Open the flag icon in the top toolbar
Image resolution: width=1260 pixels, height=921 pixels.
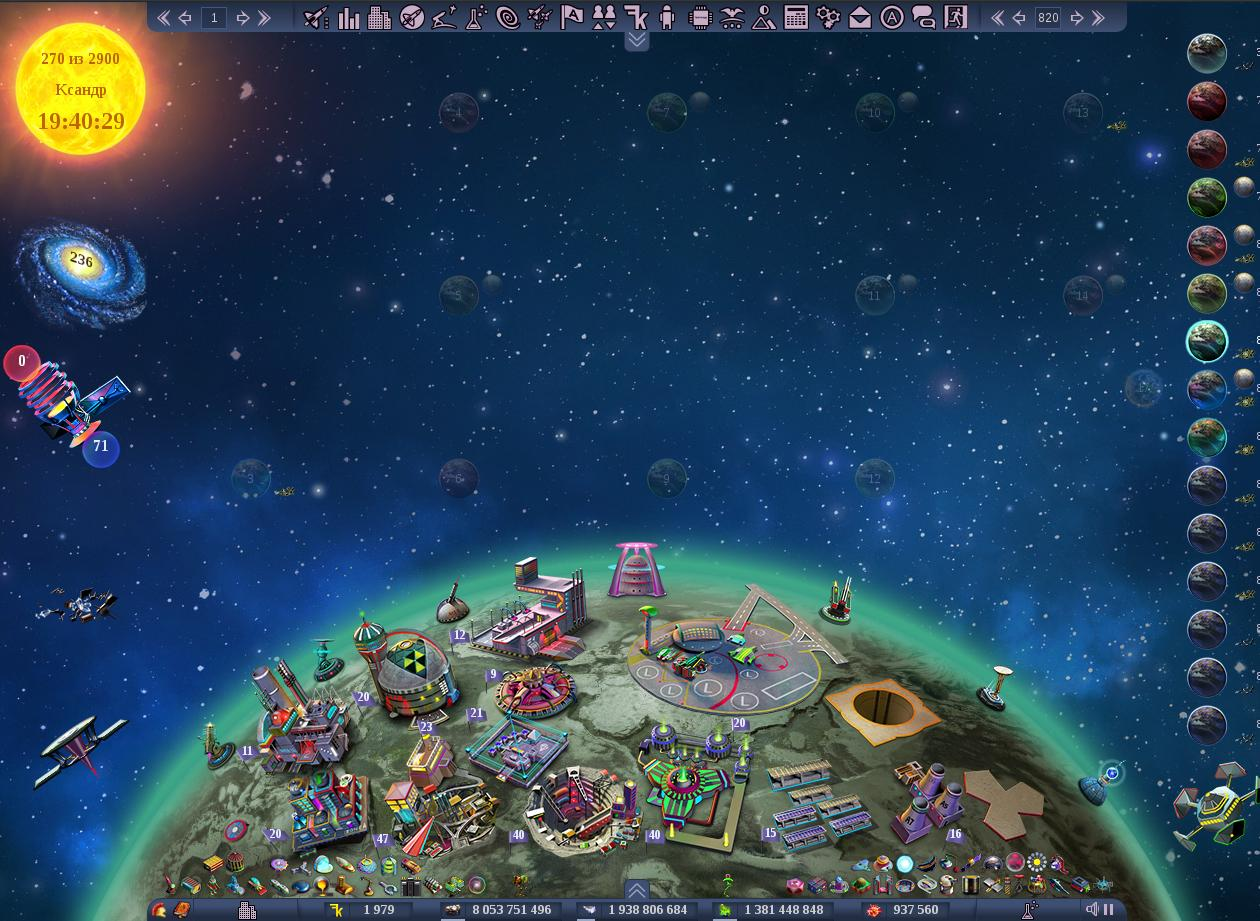pos(571,17)
